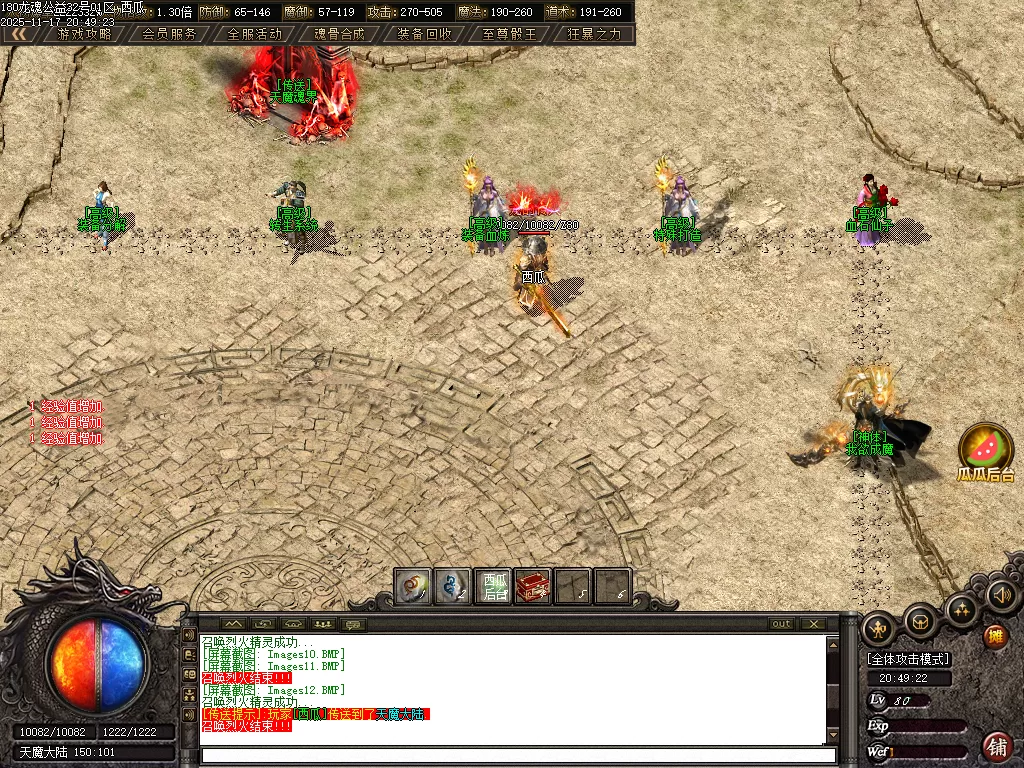Viewport: 1024px width, 768px height.
Task: Select the 全服活动 server events menu
Action: (255, 33)
